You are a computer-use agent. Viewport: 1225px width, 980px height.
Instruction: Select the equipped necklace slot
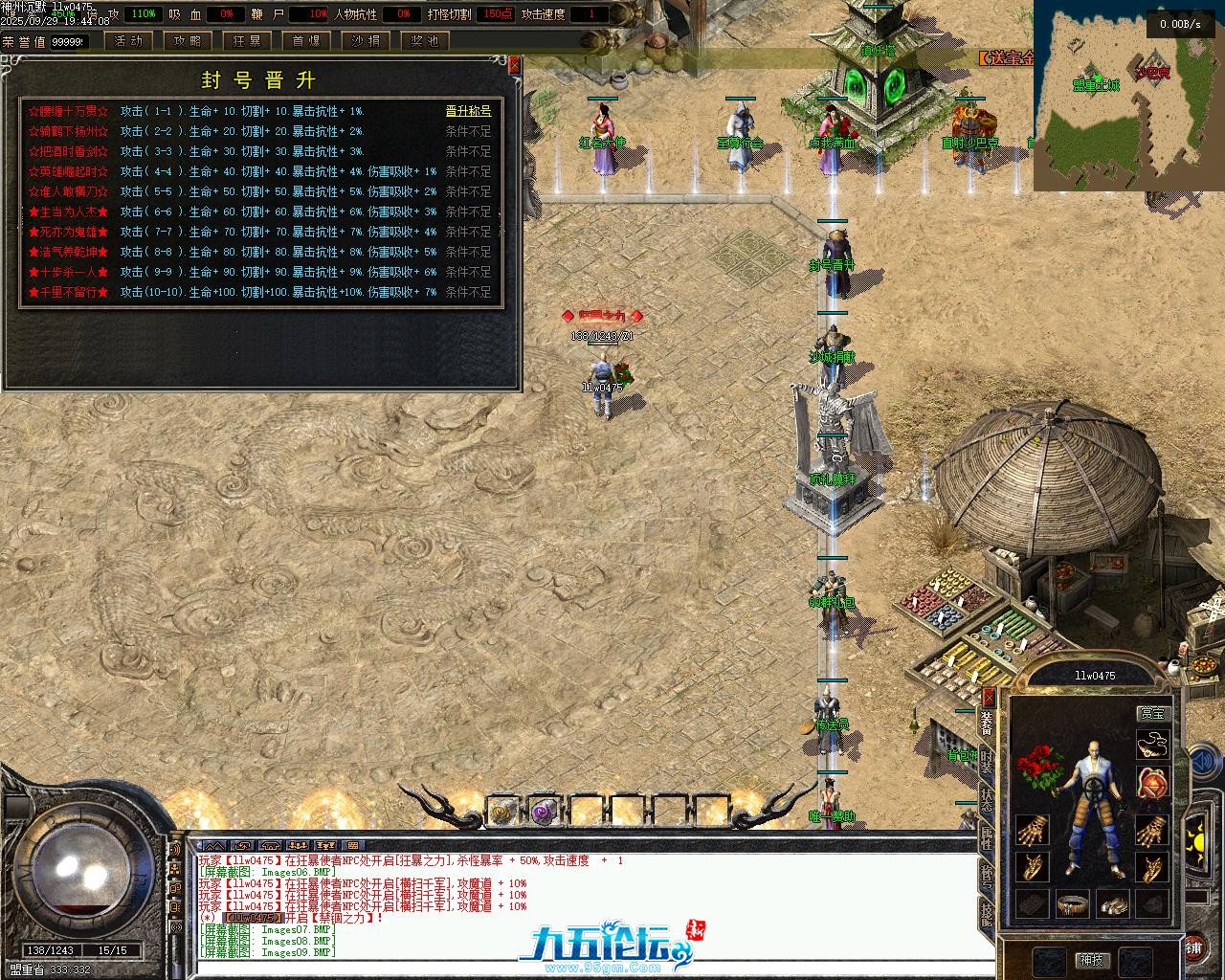tap(1151, 744)
